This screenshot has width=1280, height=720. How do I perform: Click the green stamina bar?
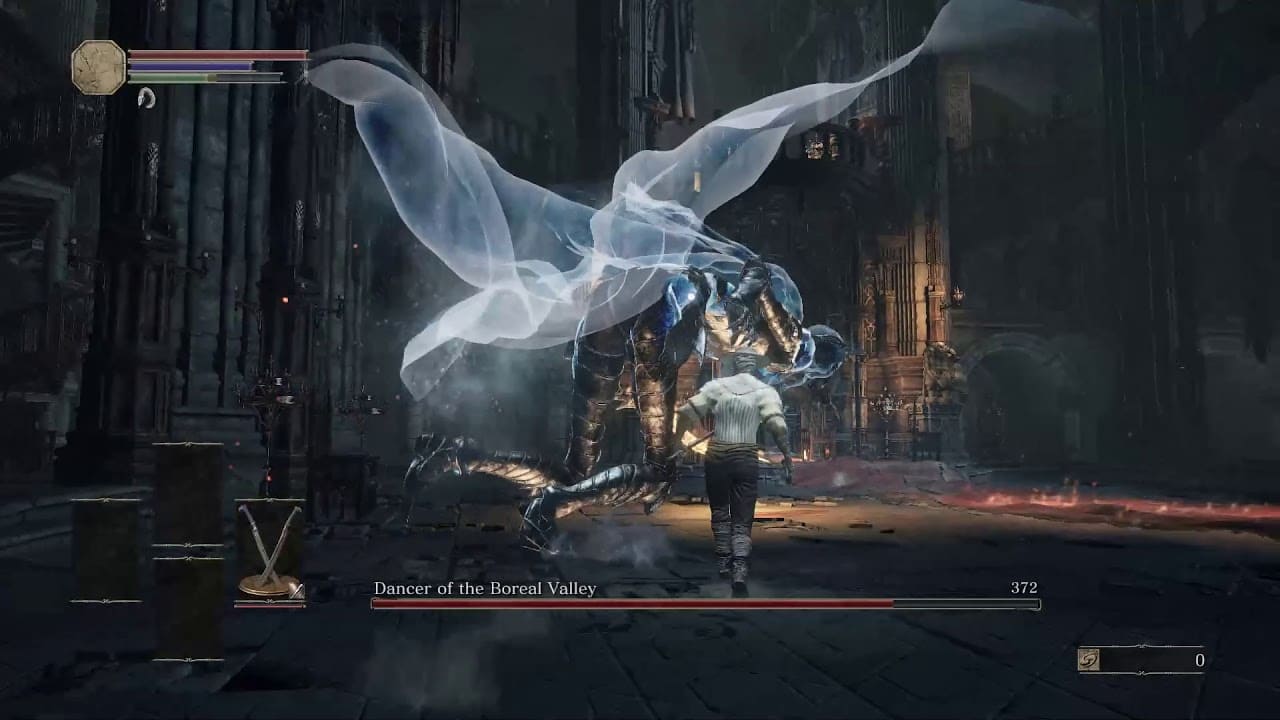[x=170, y=78]
